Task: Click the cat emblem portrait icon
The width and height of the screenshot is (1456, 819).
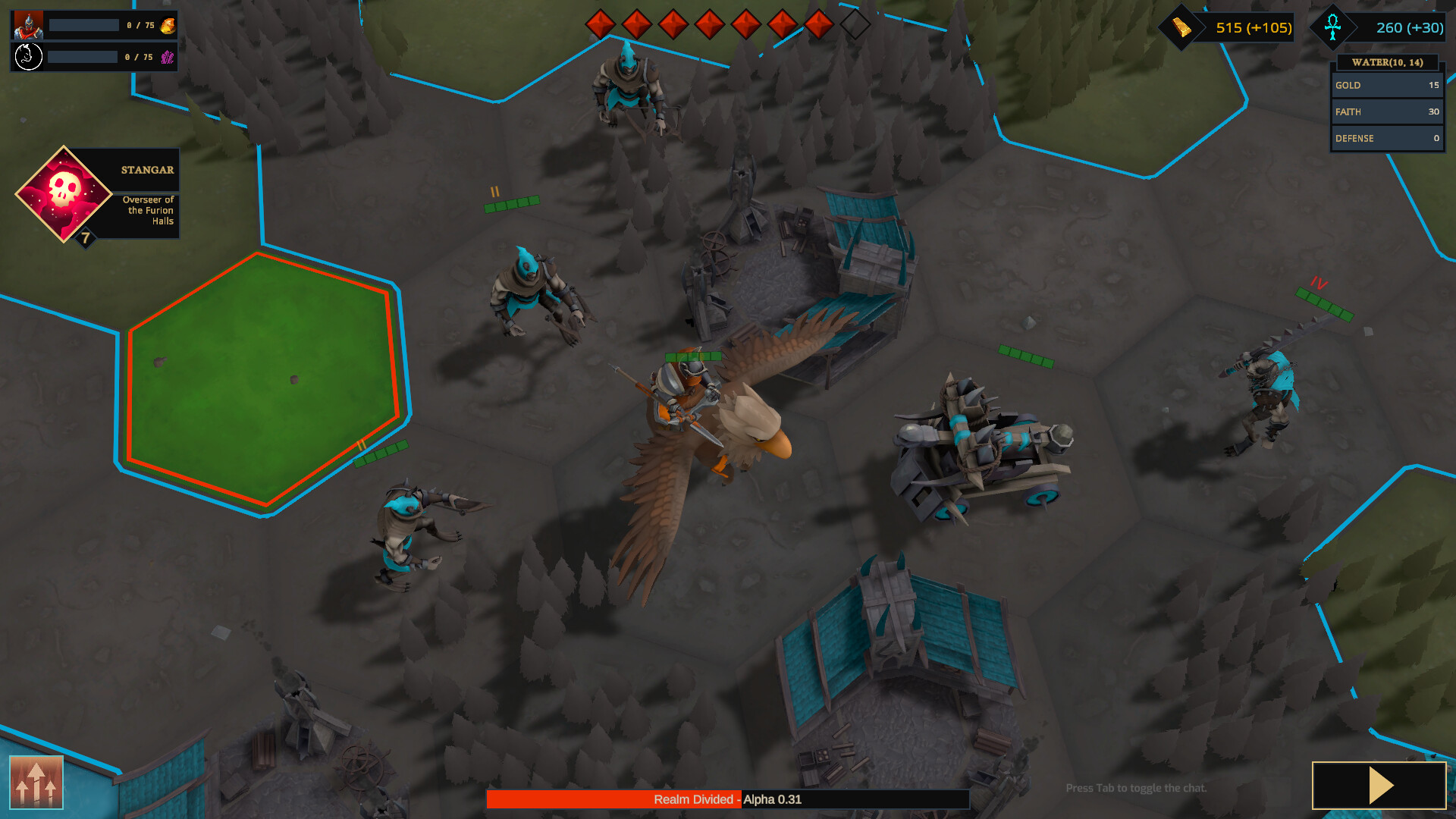Action: coord(28,55)
